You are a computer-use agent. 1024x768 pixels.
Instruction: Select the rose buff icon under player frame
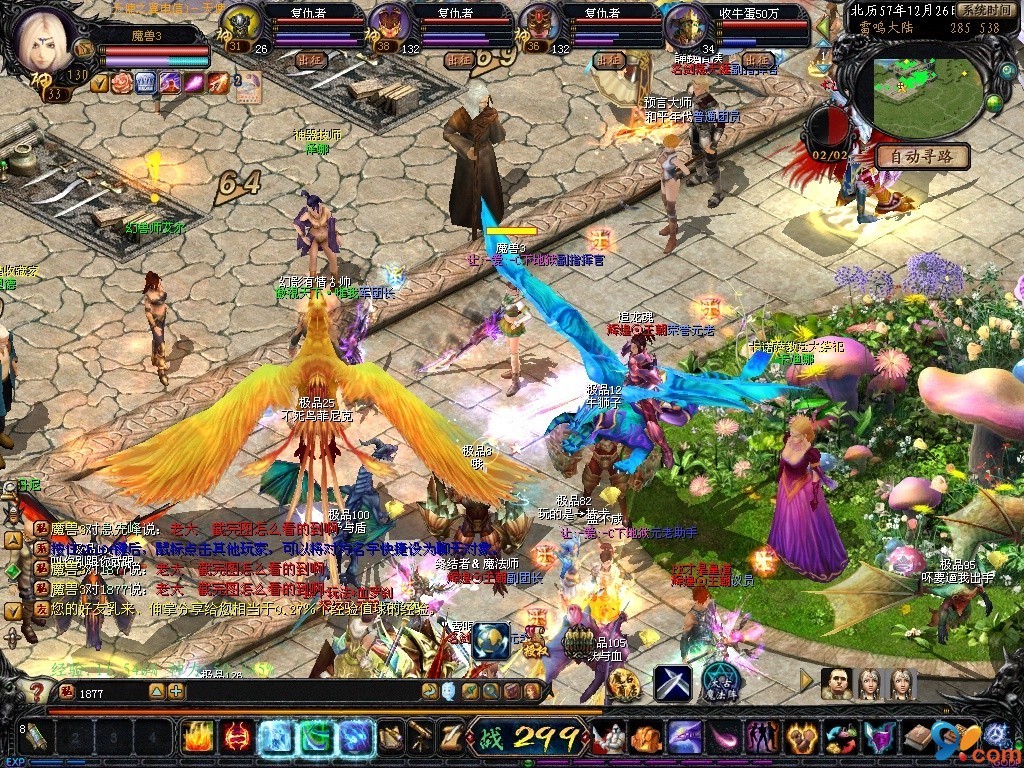(122, 83)
